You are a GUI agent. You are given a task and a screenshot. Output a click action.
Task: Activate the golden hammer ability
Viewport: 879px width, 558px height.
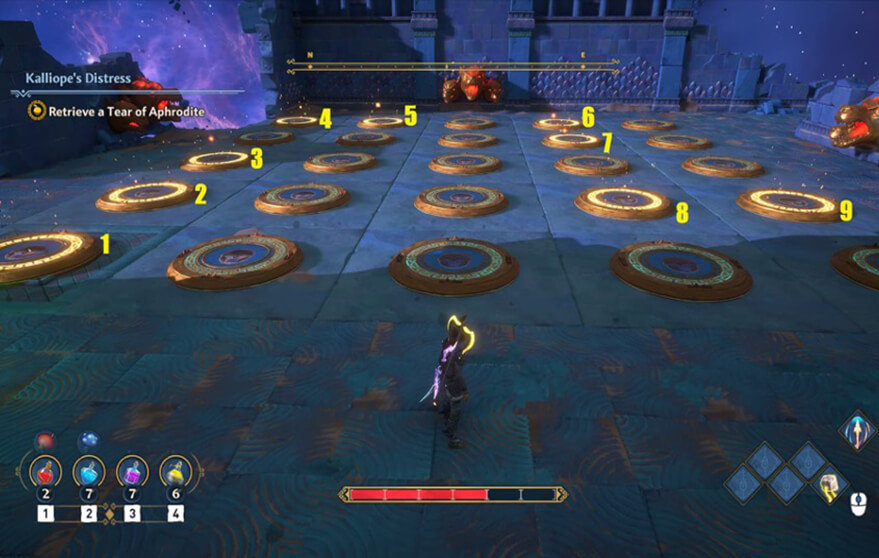point(829,486)
